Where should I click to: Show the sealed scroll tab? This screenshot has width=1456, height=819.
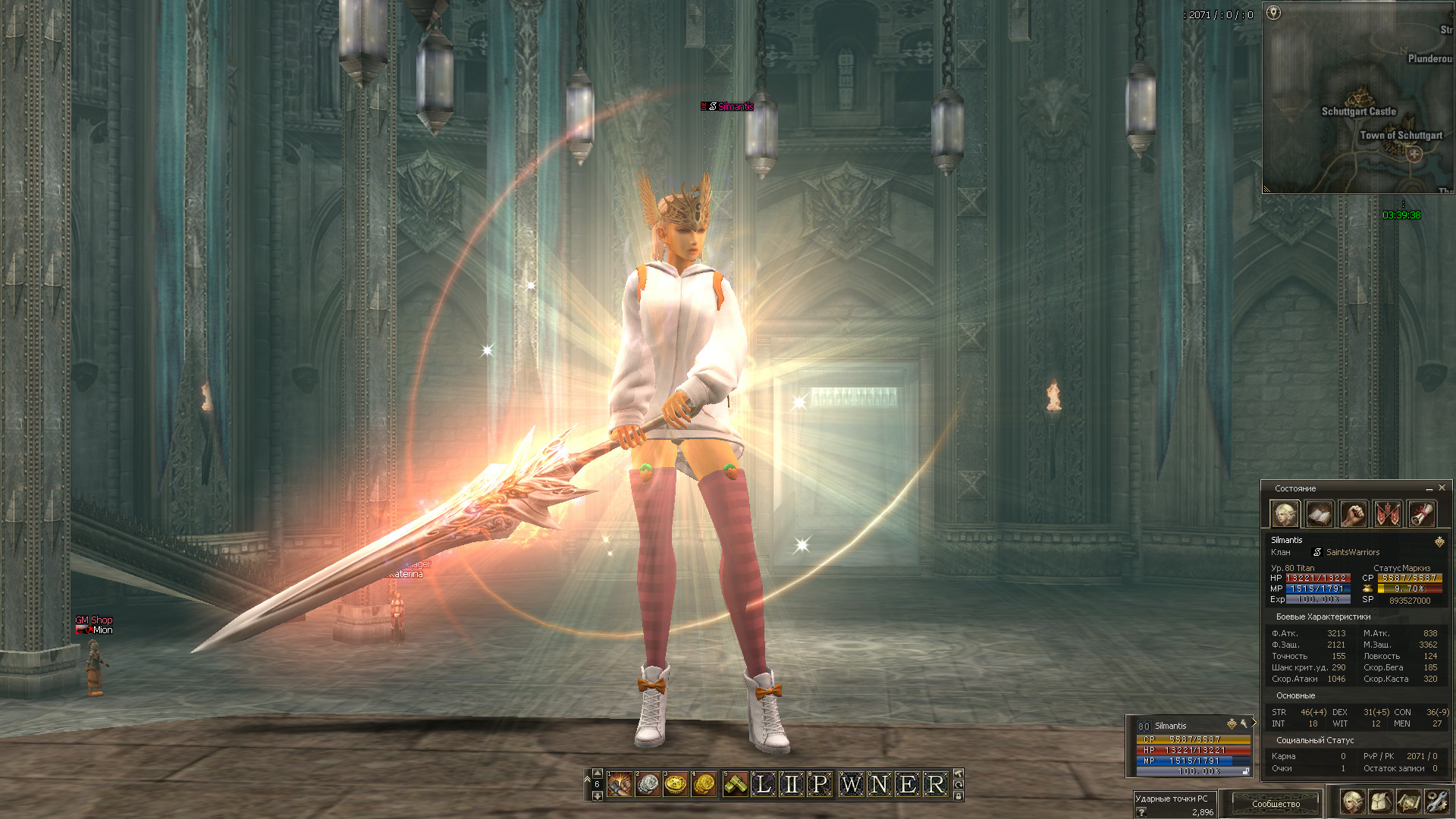click(x=1422, y=514)
